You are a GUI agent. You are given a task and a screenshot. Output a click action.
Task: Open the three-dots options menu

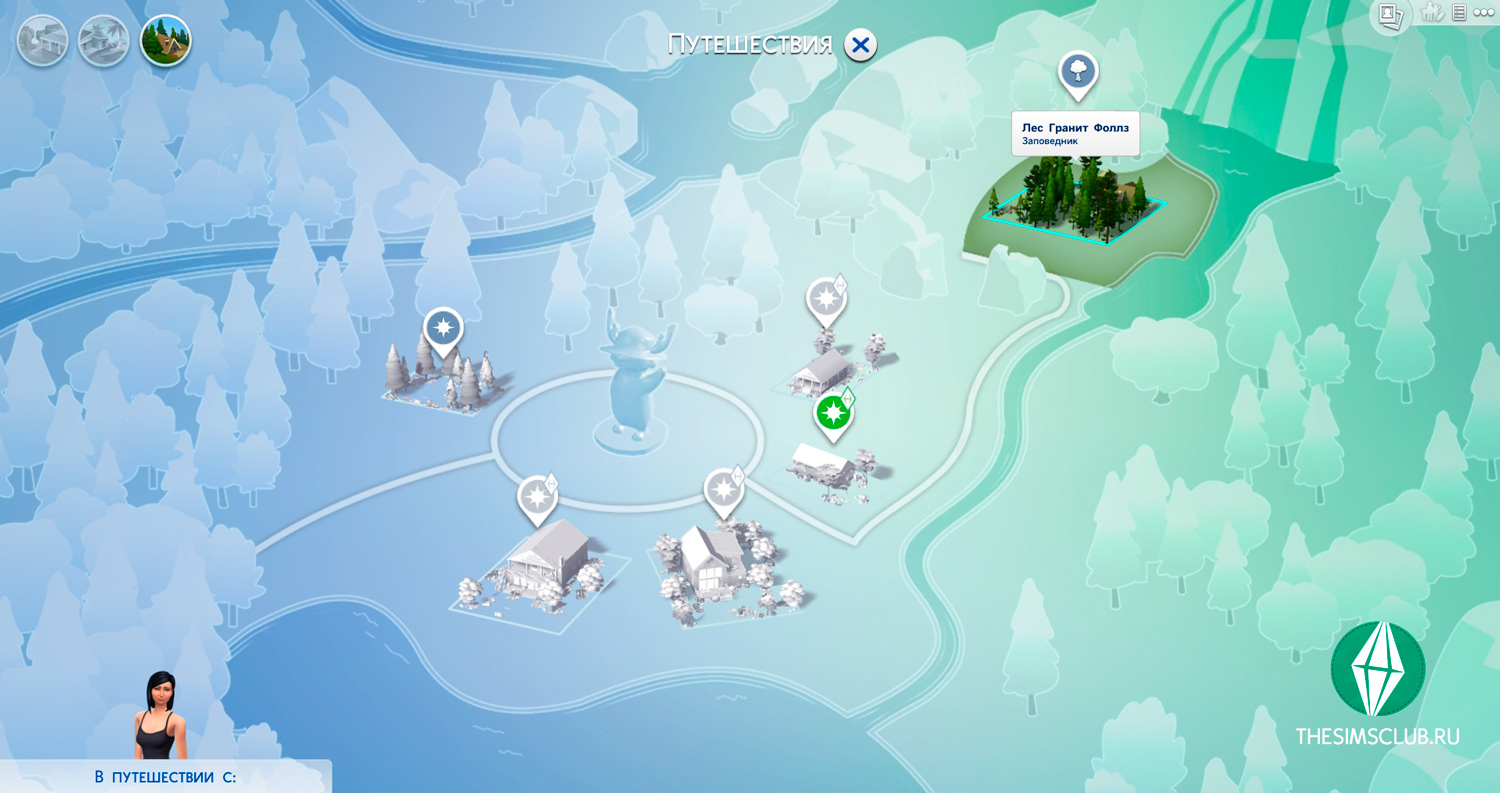click(1484, 13)
